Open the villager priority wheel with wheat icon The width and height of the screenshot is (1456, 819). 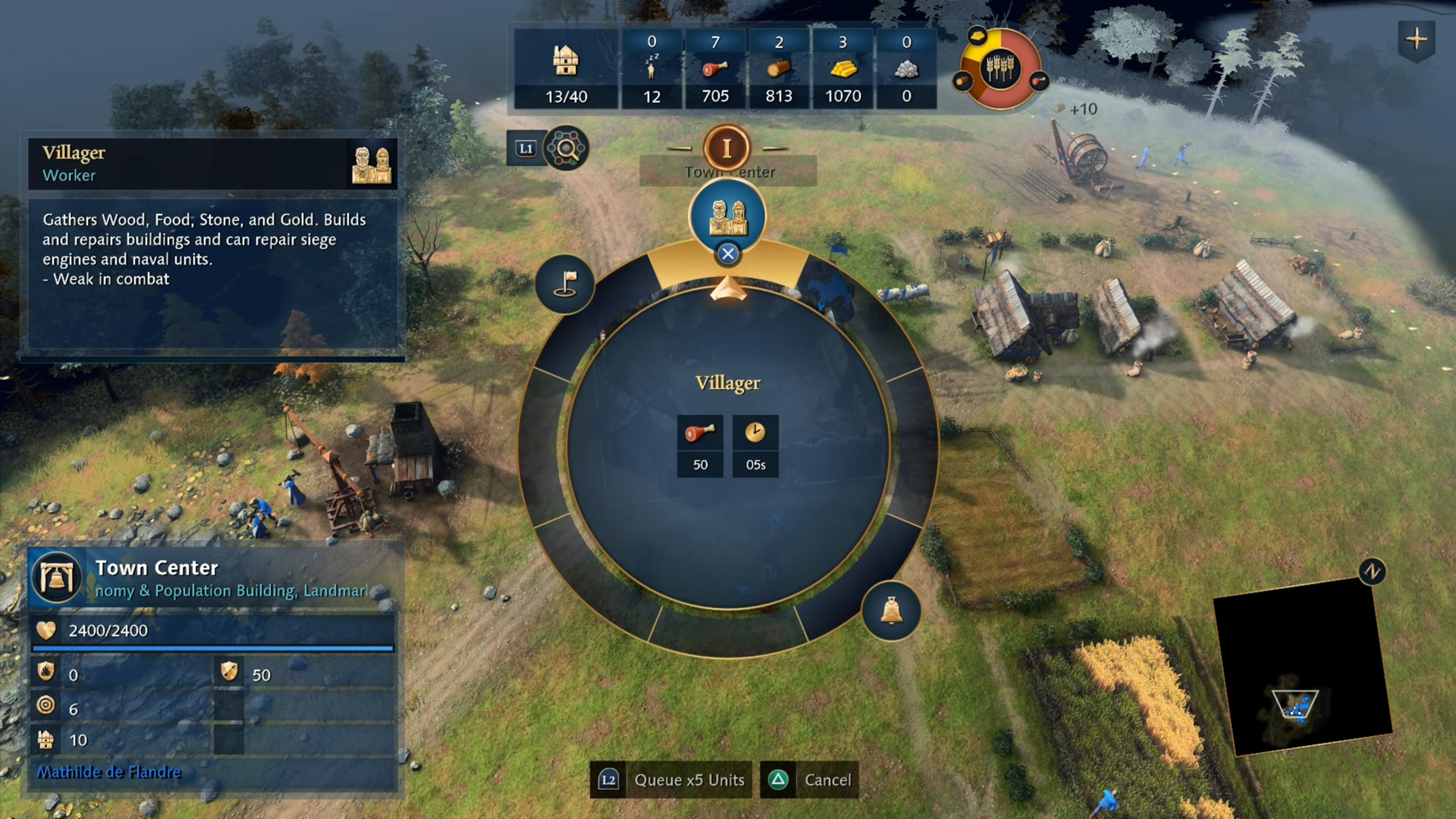tap(1000, 69)
